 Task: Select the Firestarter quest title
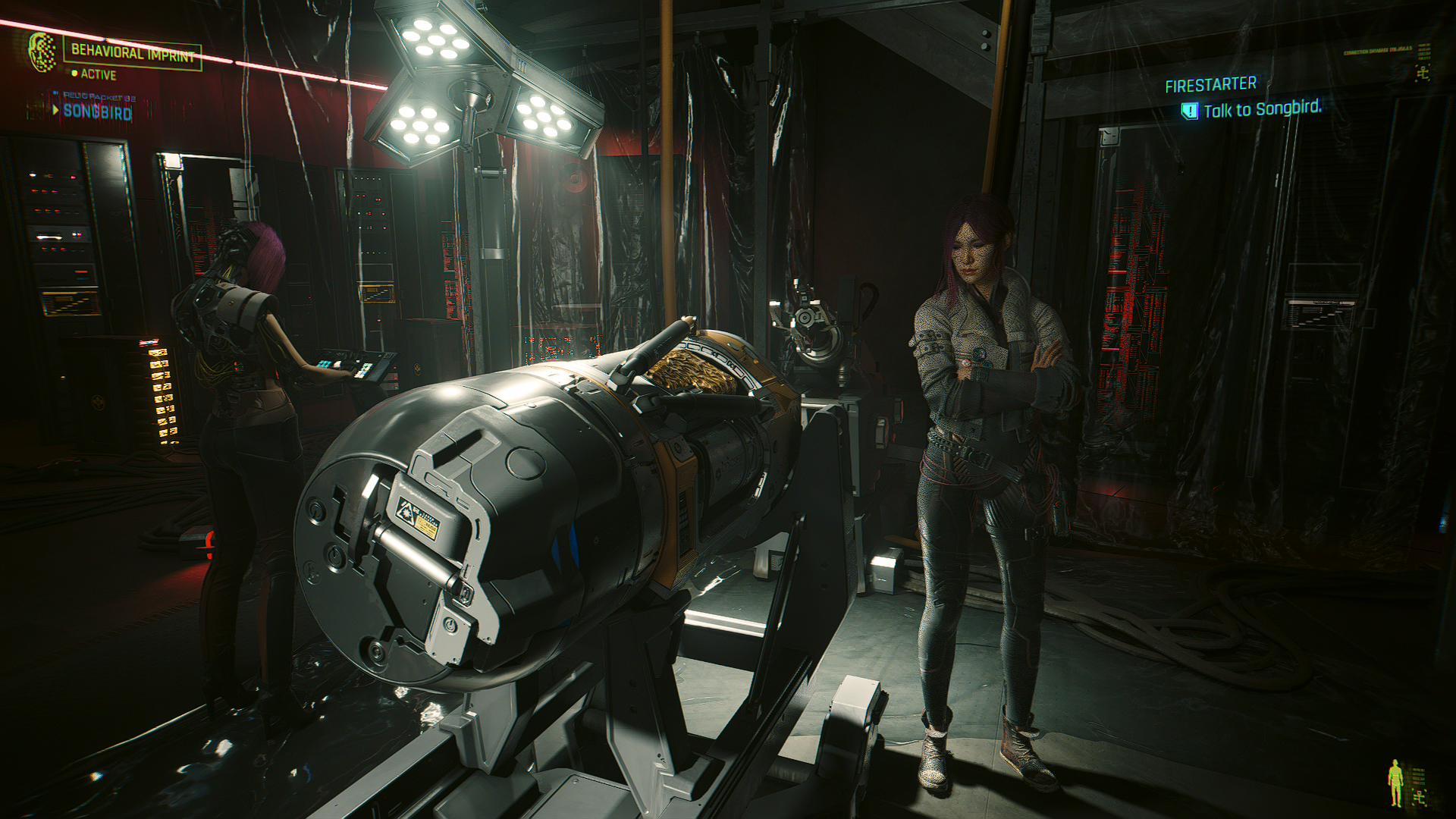pos(1210,84)
